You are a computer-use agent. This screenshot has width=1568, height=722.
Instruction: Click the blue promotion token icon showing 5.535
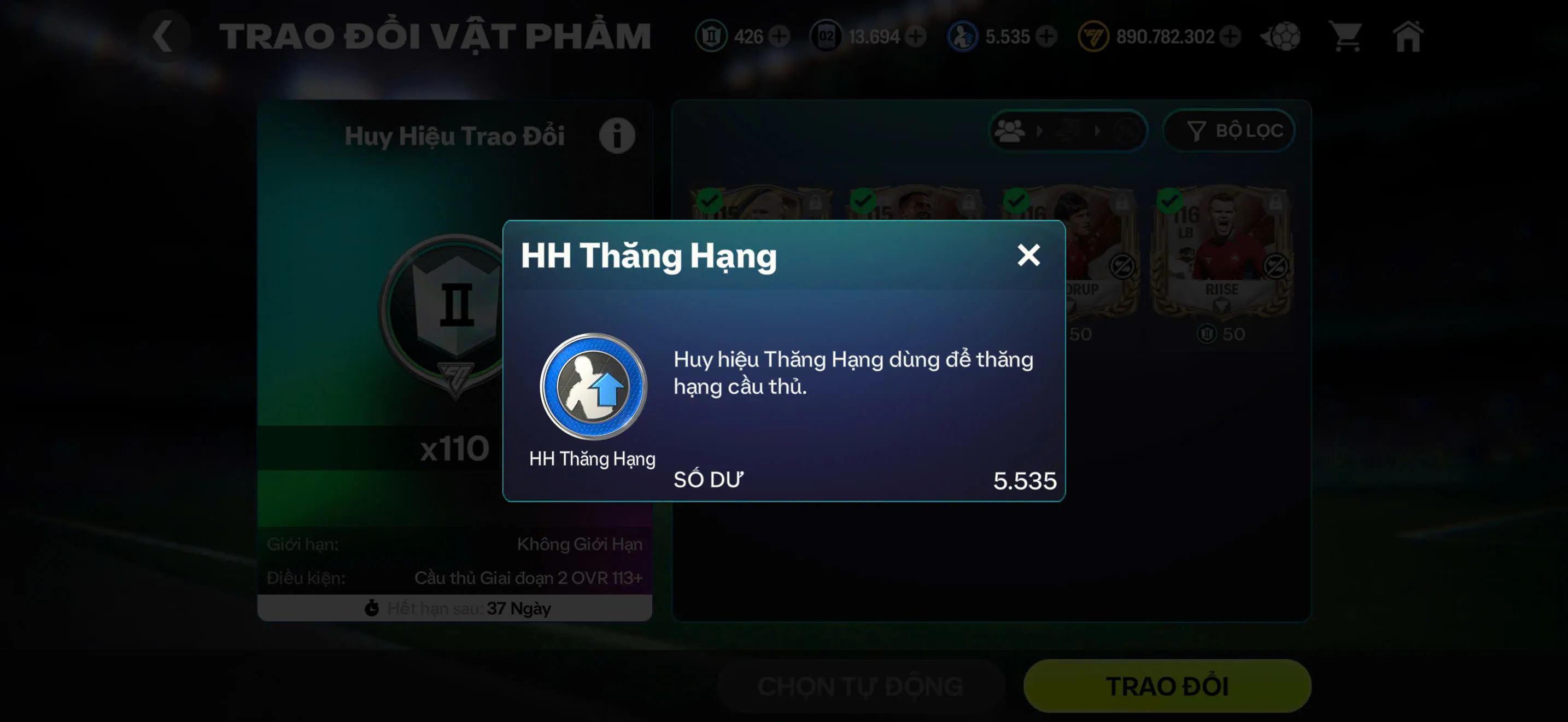coord(963,37)
